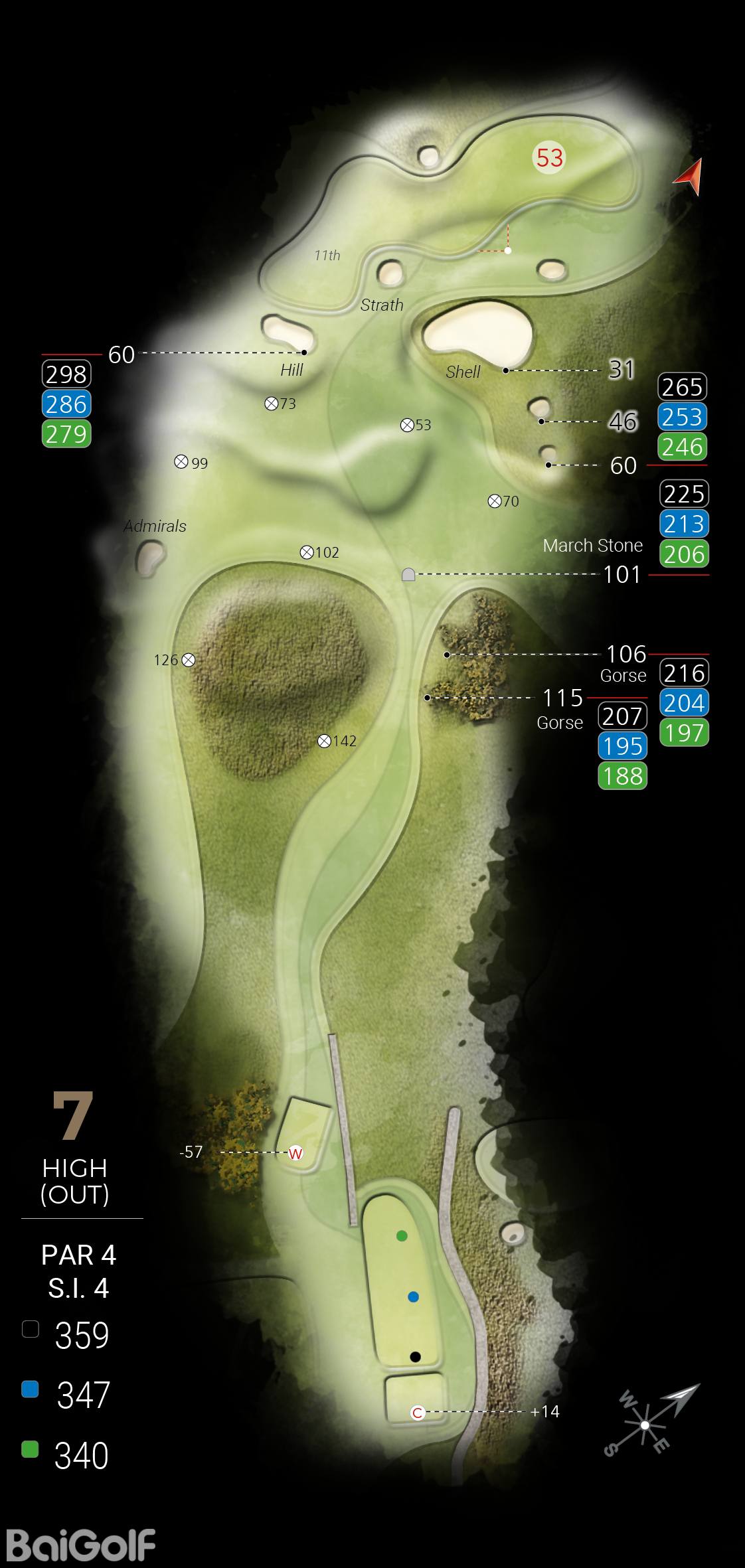745x1568 pixels.
Task: Choose the green 340 tee legend entry
Action: [66, 1454]
